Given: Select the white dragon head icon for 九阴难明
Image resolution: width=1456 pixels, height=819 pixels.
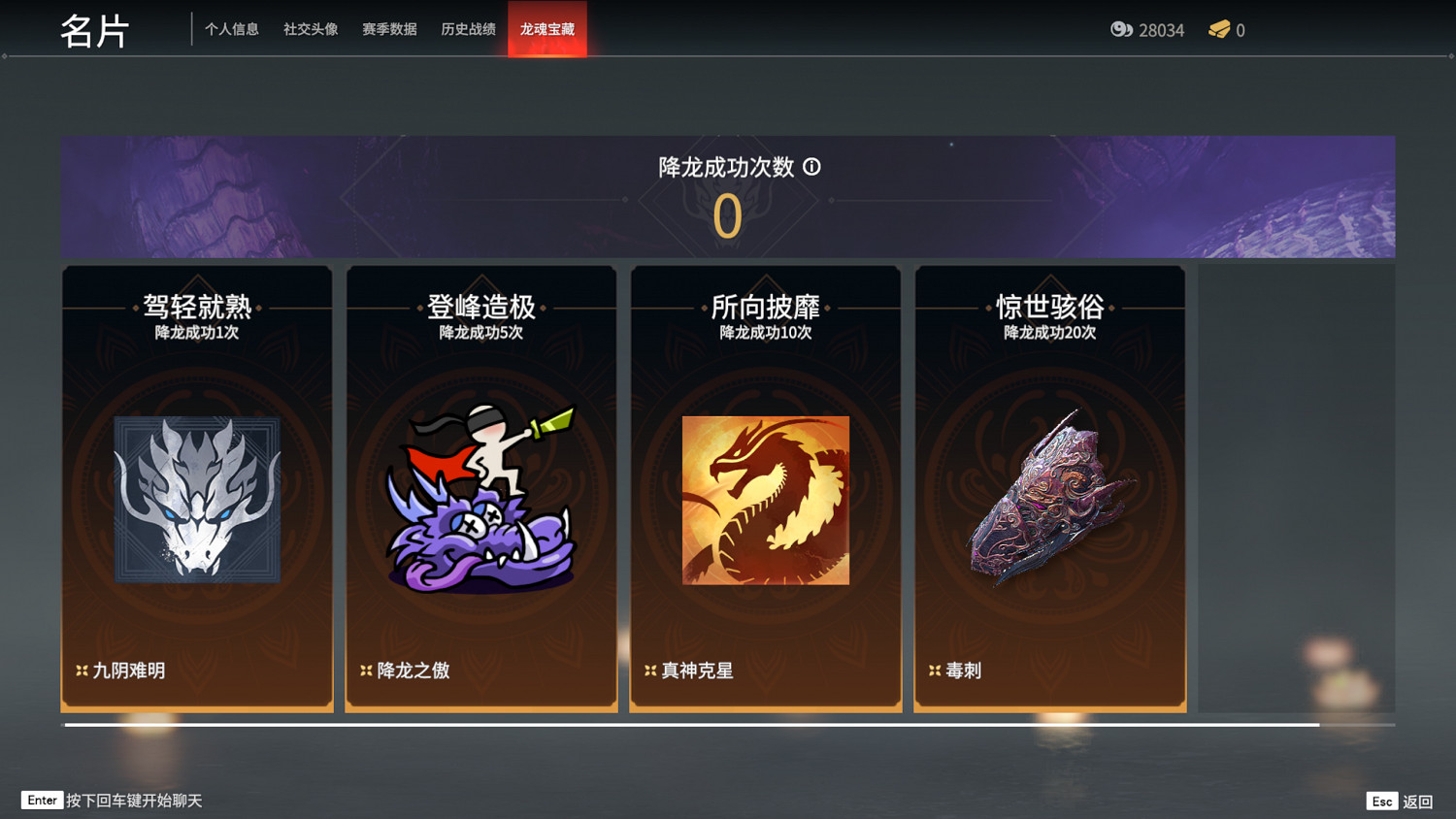Looking at the screenshot, I should [196, 500].
